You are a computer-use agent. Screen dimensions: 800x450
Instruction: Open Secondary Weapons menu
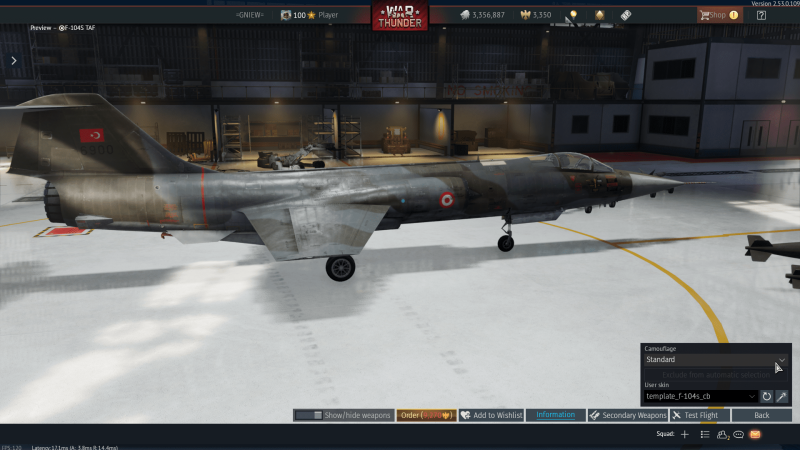tap(628, 415)
